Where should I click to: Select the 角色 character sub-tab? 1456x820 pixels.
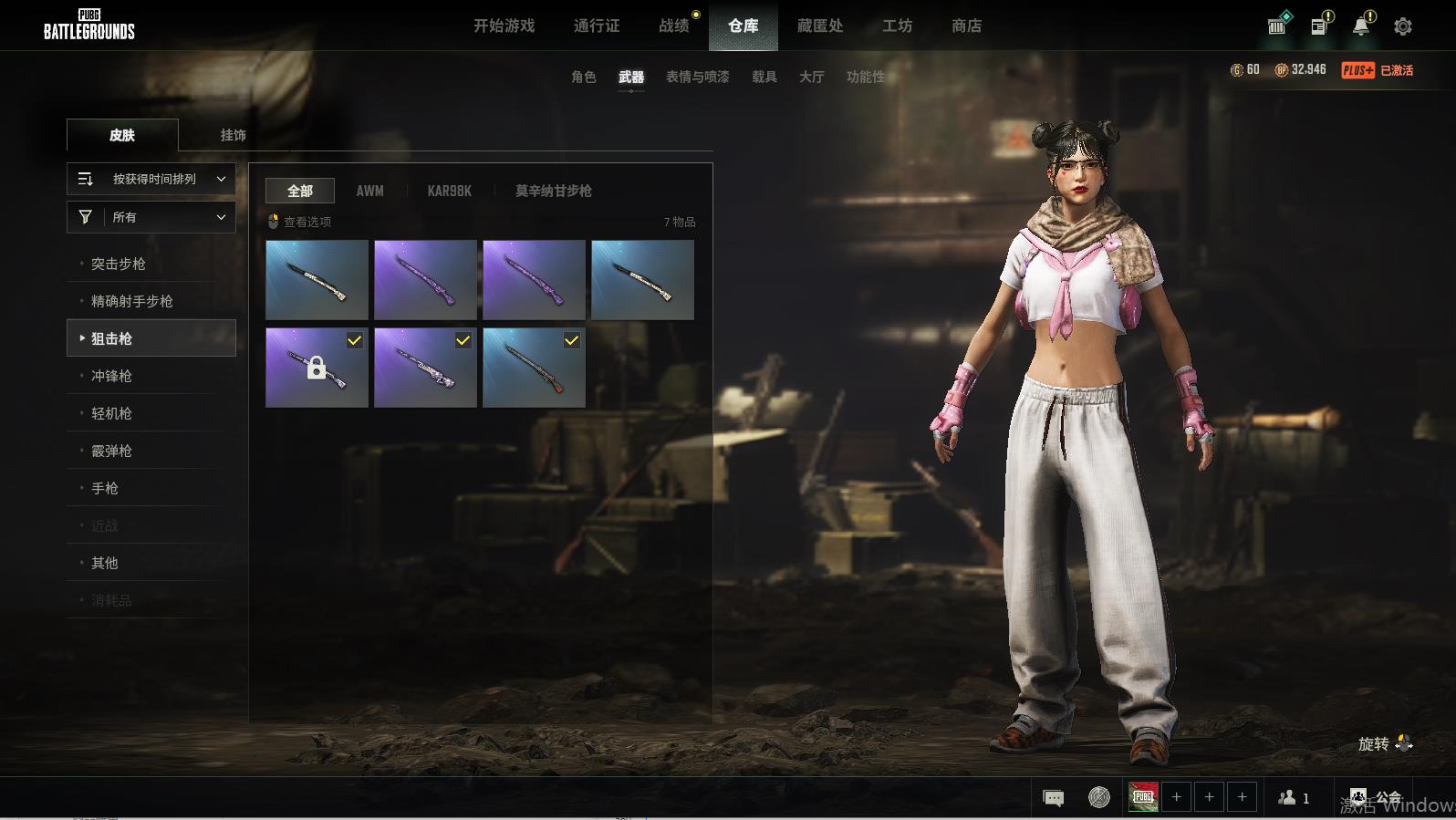[x=583, y=77]
